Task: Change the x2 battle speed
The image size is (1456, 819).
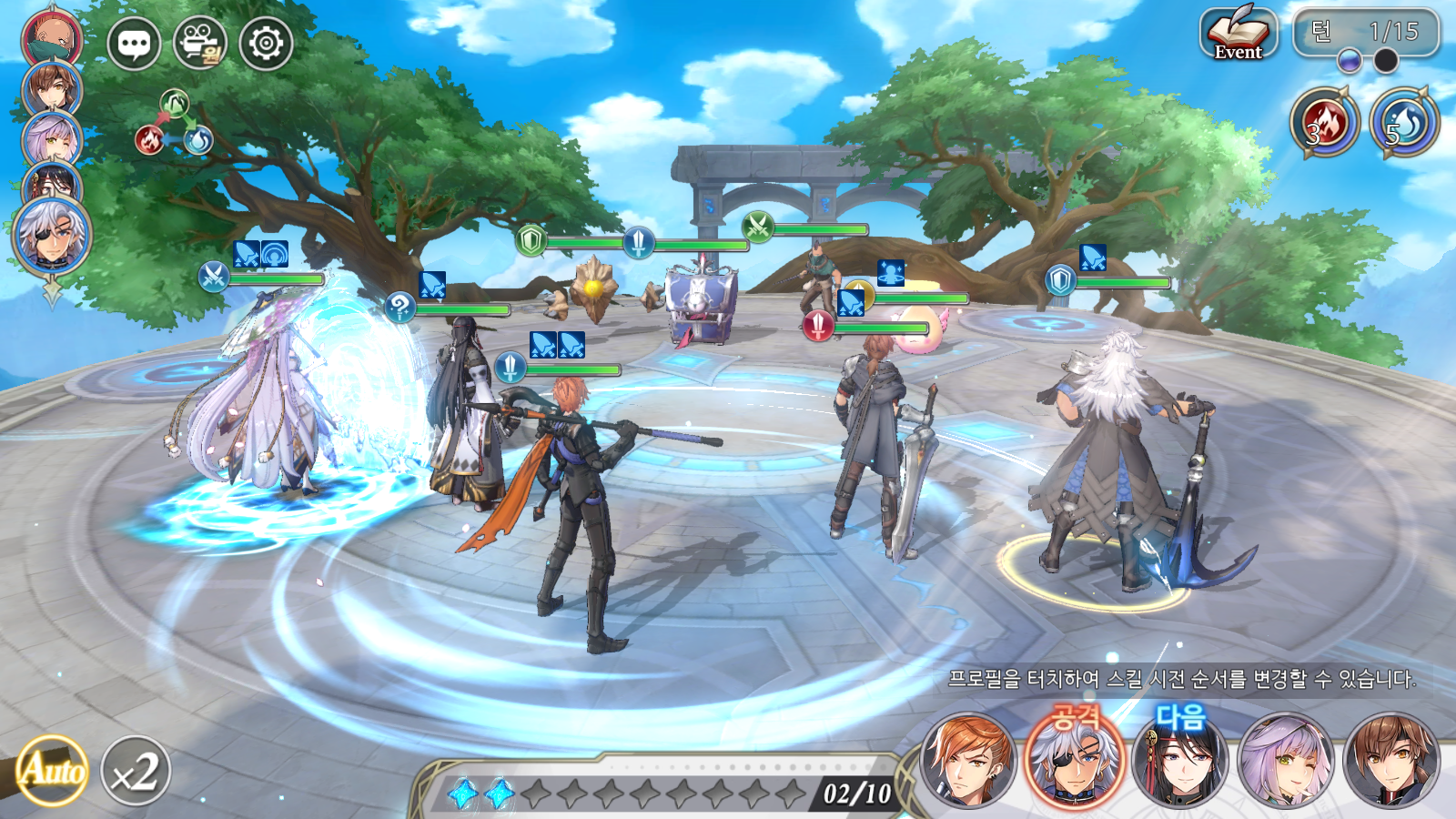Action: tap(136, 772)
